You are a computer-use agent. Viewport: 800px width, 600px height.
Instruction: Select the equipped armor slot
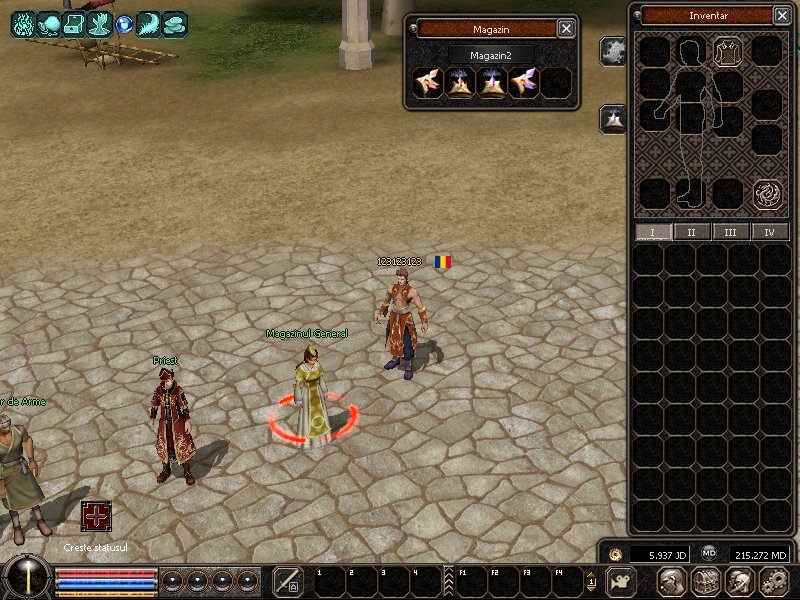[x=727, y=51]
